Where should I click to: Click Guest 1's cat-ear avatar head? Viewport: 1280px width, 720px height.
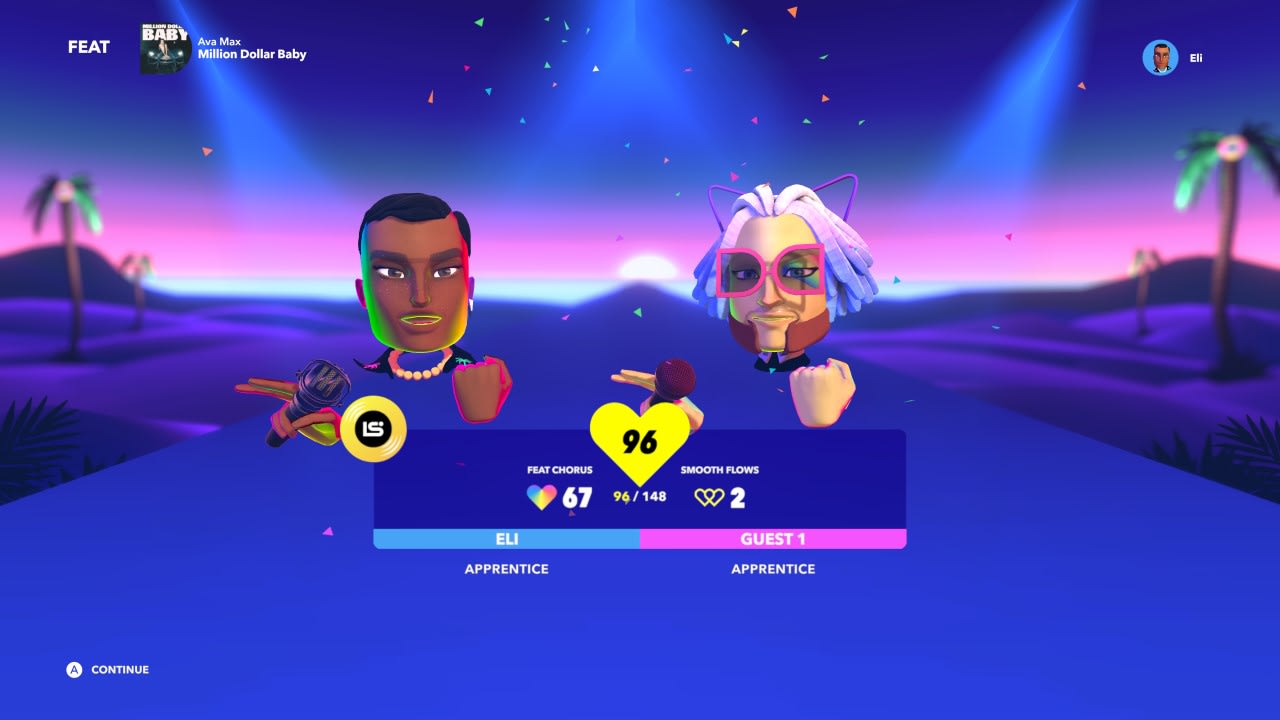[775, 270]
